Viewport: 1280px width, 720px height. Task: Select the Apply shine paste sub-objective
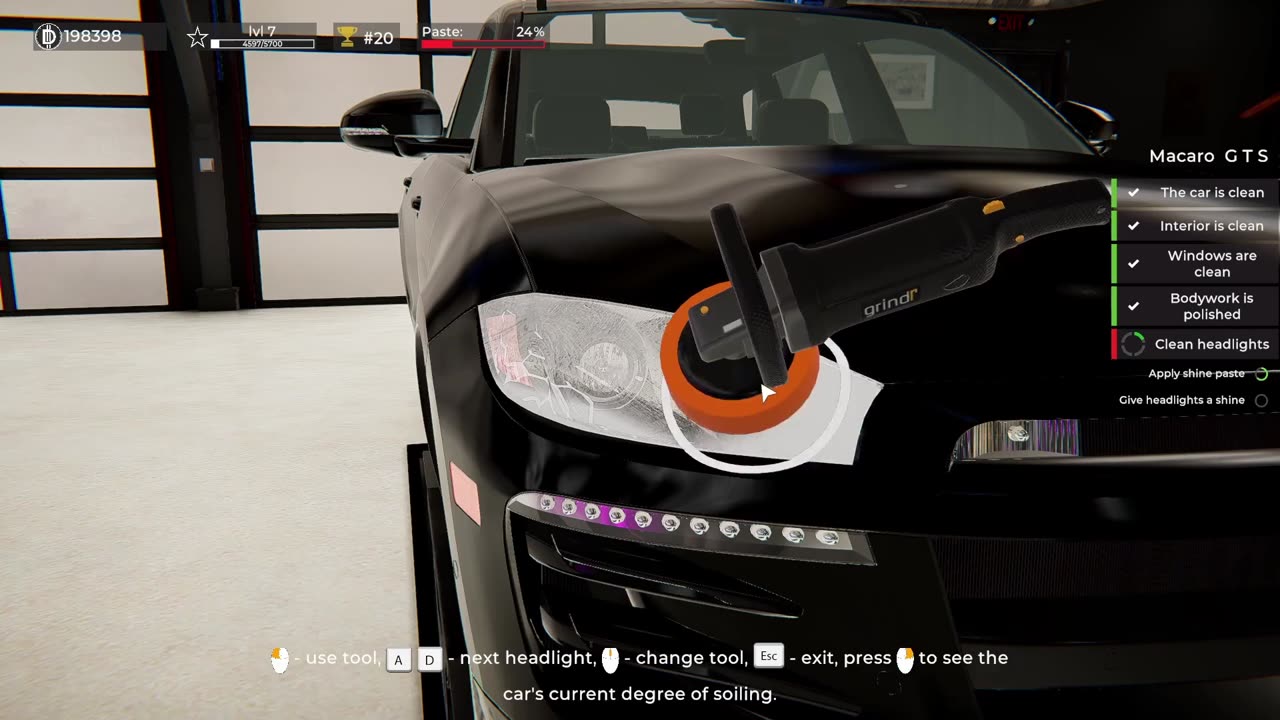pos(1197,374)
